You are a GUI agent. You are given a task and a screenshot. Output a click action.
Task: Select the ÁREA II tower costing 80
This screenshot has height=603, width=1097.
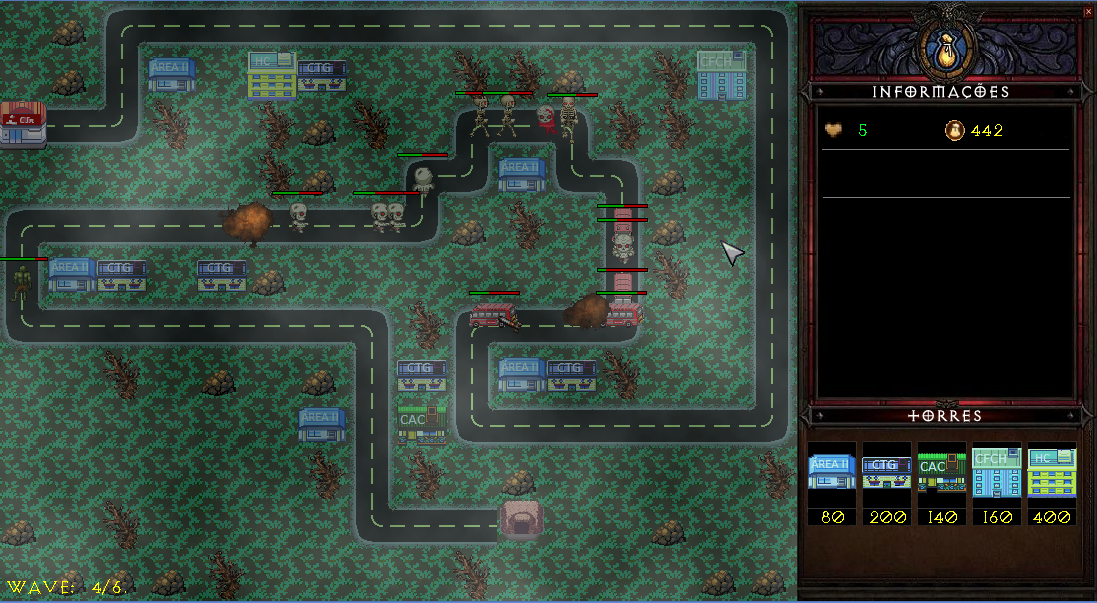click(x=832, y=472)
